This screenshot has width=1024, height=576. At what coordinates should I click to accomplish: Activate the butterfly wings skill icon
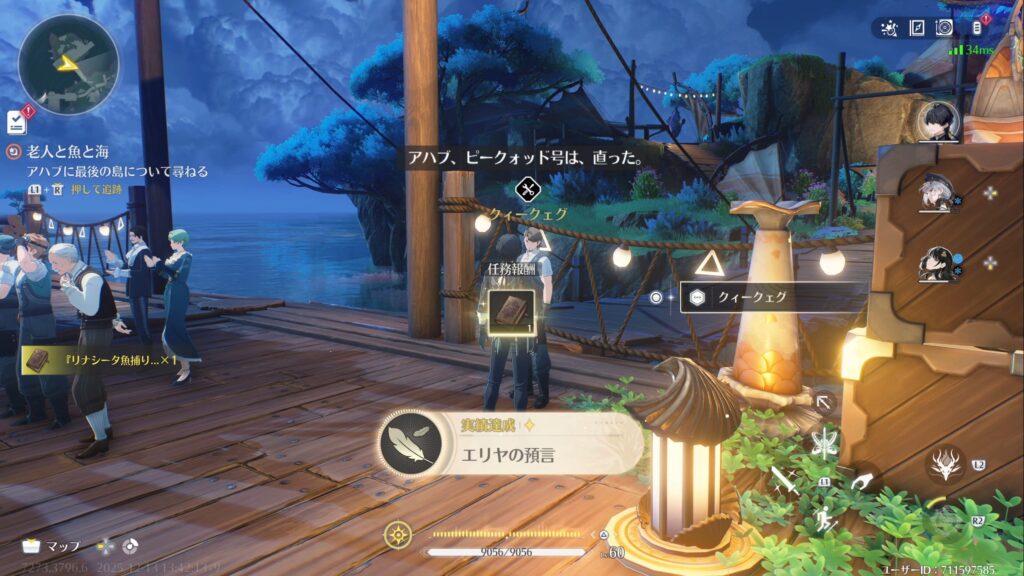825,440
